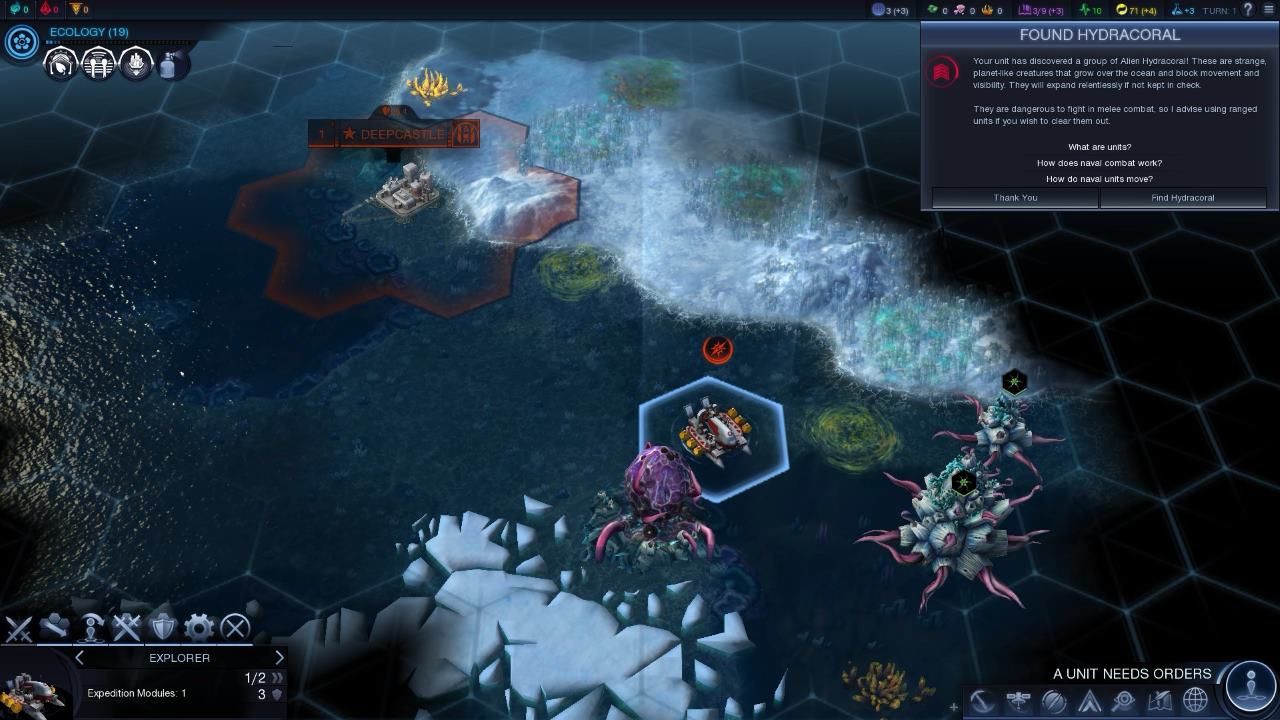This screenshot has width=1280, height=720.
Task: Skip the Explorer's turn with the X icon
Action: pyautogui.click(x=234, y=628)
